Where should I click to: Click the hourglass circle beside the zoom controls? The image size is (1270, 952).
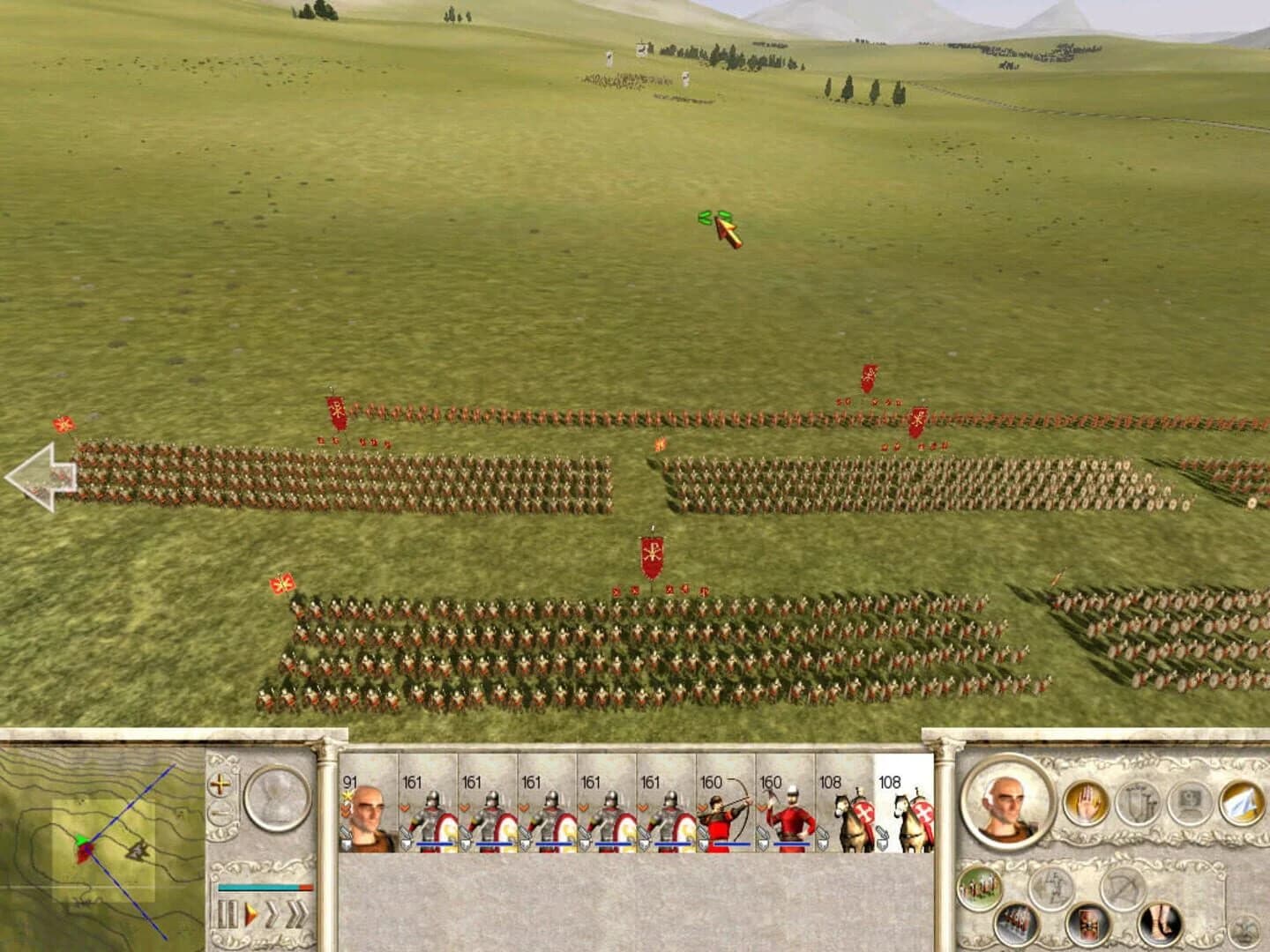276,797
